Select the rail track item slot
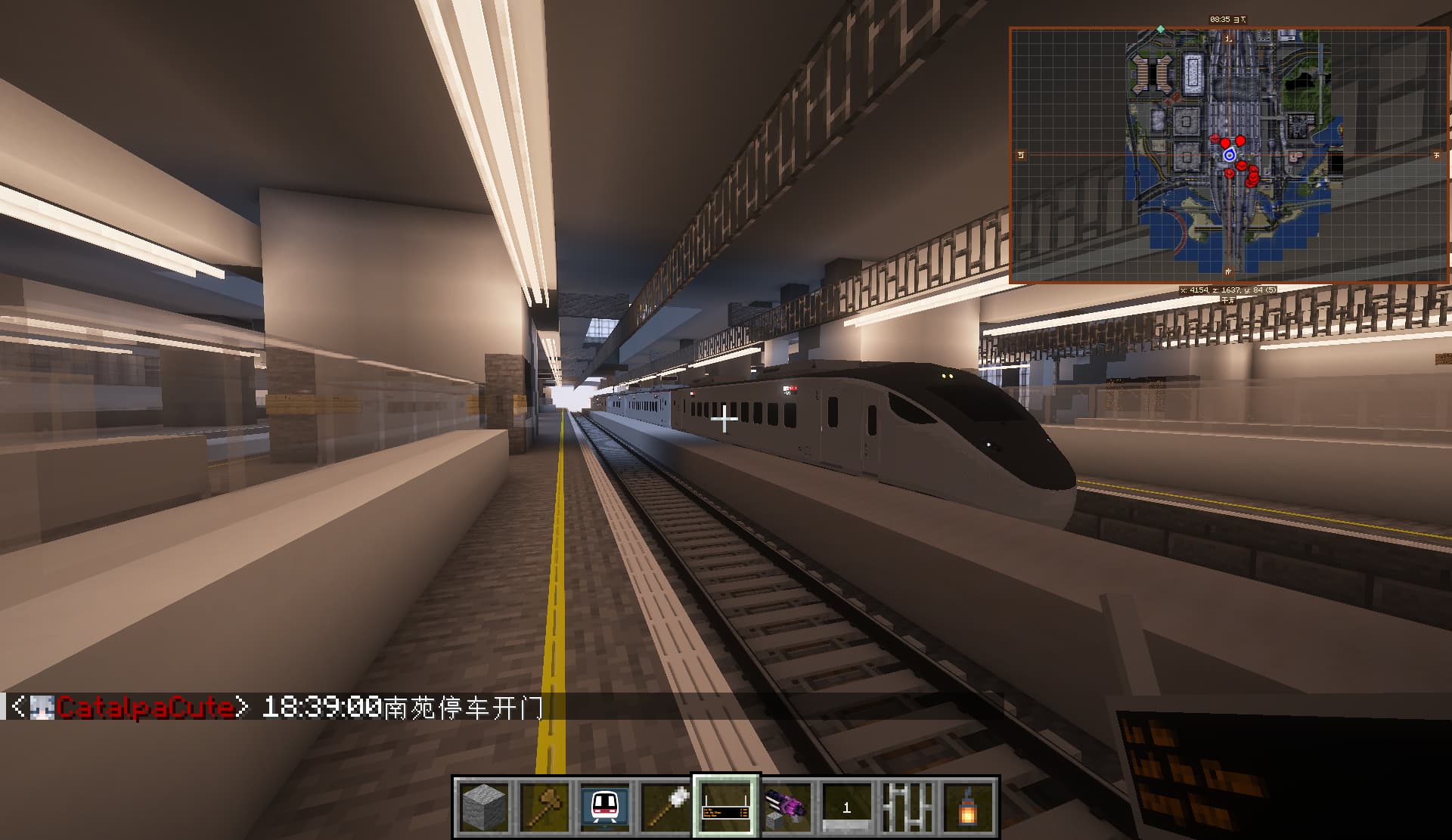This screenshot has height=840, width=1452. tap(907, 806)
